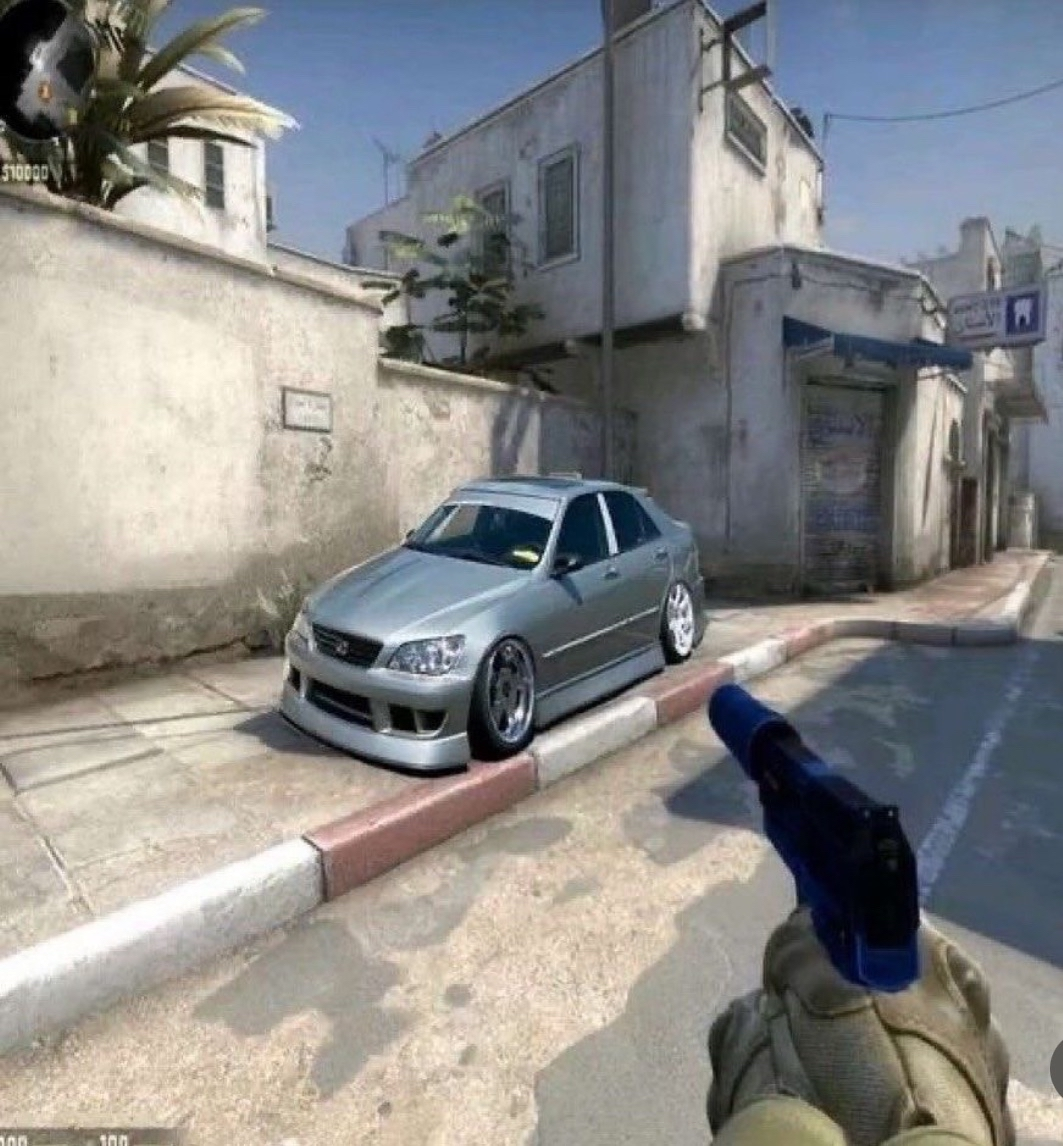Tap the grey circular overlay button

tap(1056, 1067)
